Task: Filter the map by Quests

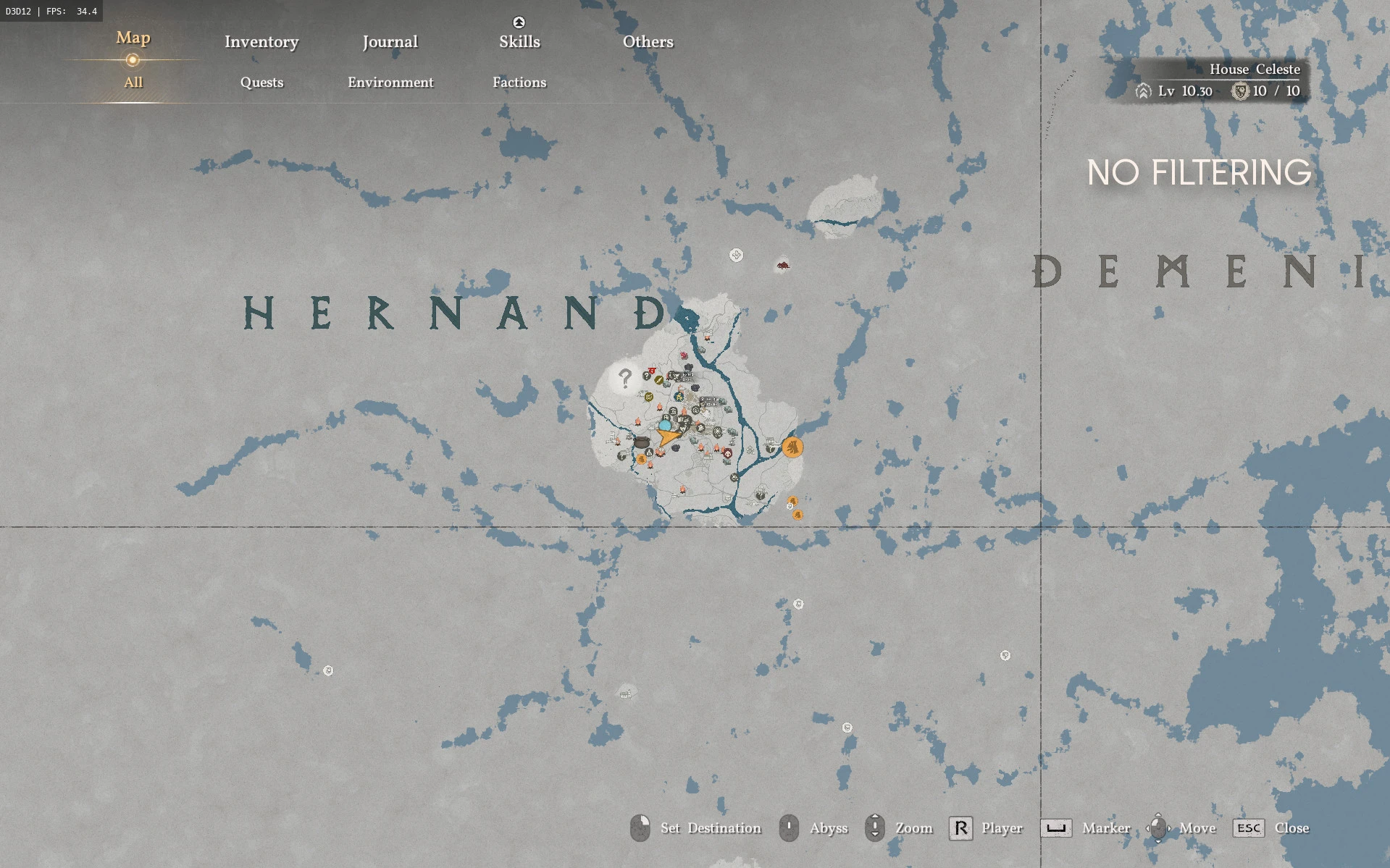Action: pos(261,83)
